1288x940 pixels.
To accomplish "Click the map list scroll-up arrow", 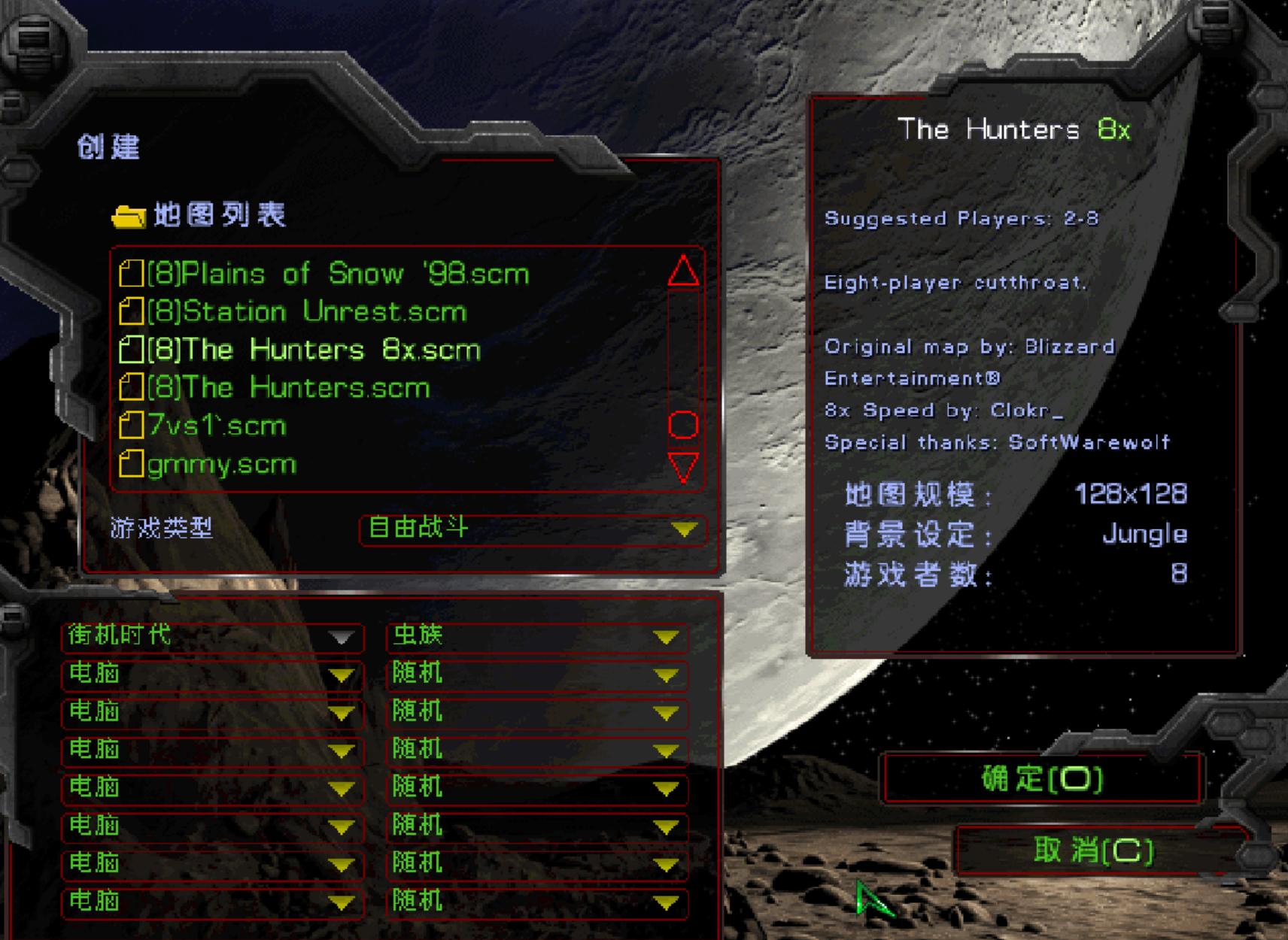I will [683, 271].
